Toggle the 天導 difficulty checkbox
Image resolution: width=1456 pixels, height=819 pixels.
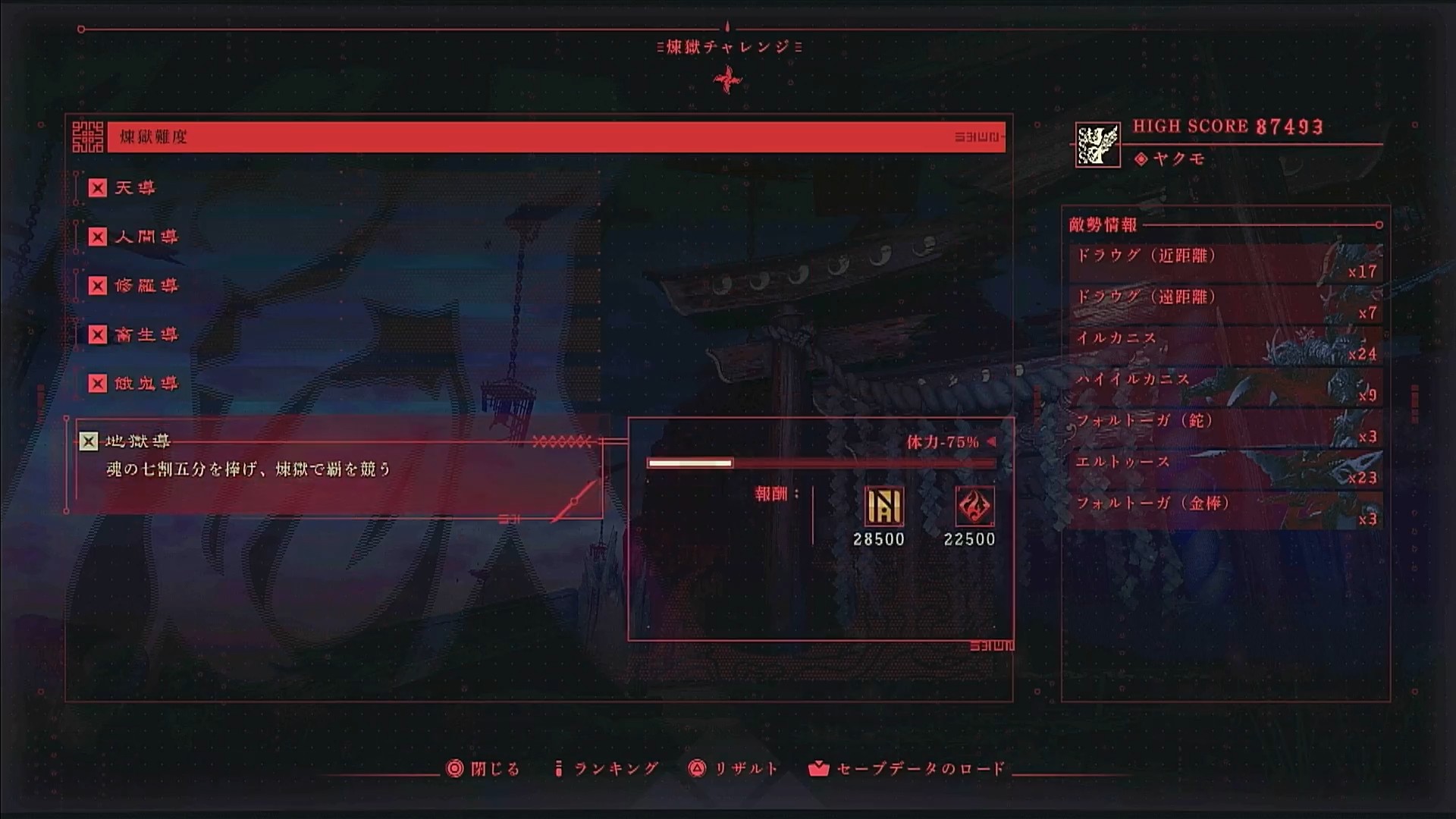[98, 188]
